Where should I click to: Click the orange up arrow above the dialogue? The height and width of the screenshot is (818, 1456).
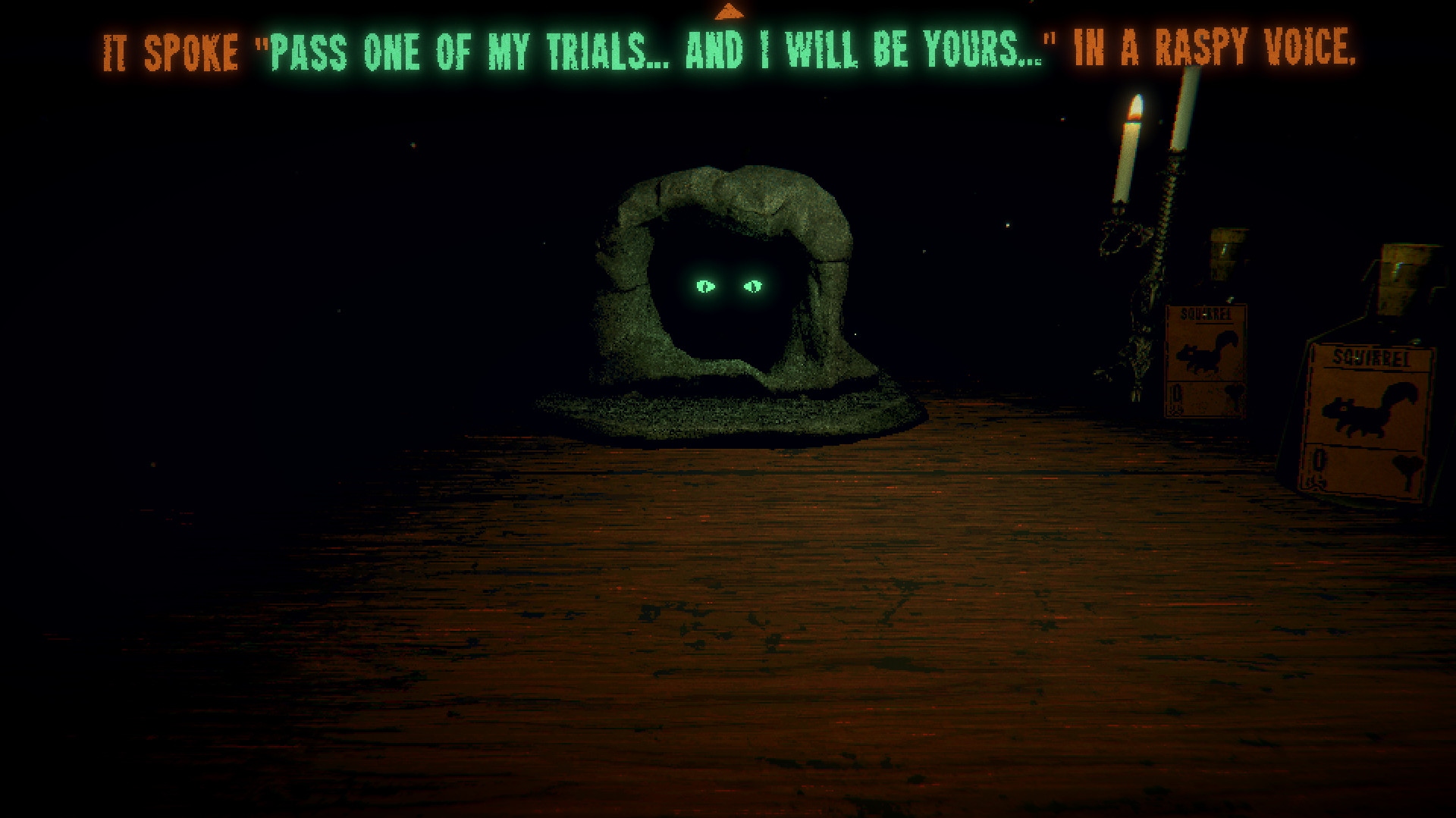(729, 11)
